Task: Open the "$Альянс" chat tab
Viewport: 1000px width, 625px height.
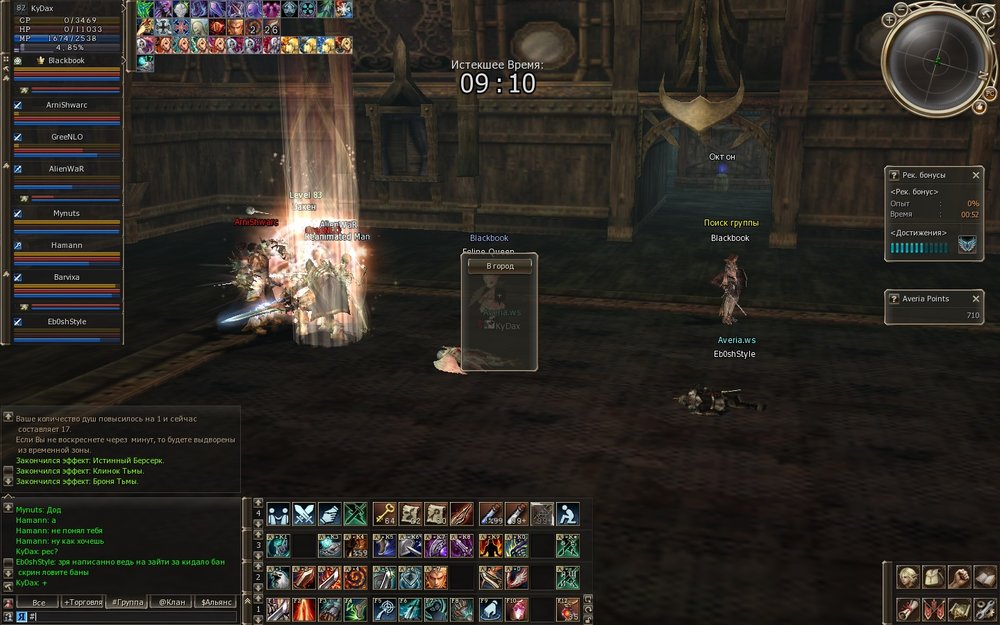Action: click(216, 602)
